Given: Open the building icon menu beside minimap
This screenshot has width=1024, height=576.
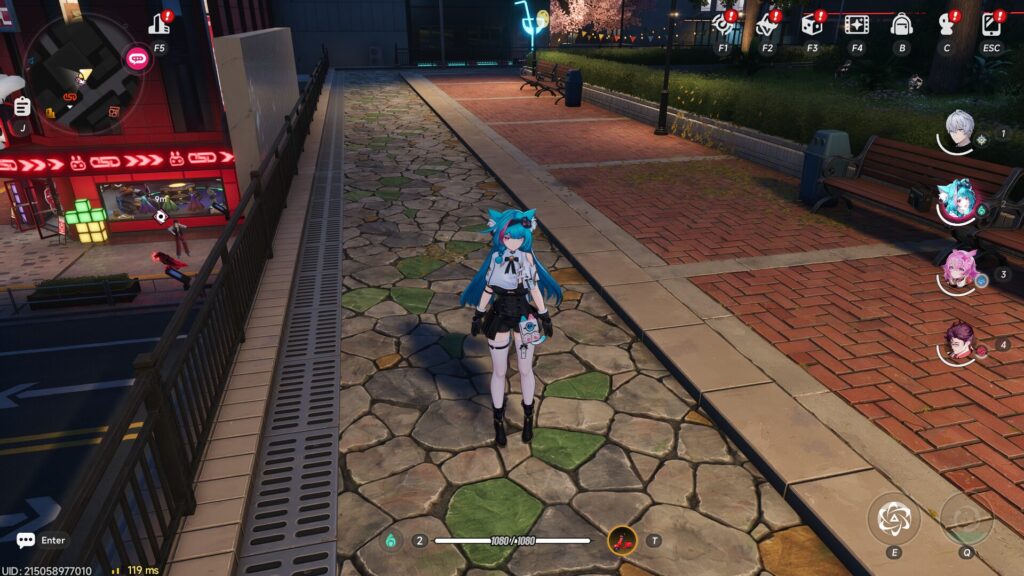Looking at the screenshot, I should (x=160, y=24).
